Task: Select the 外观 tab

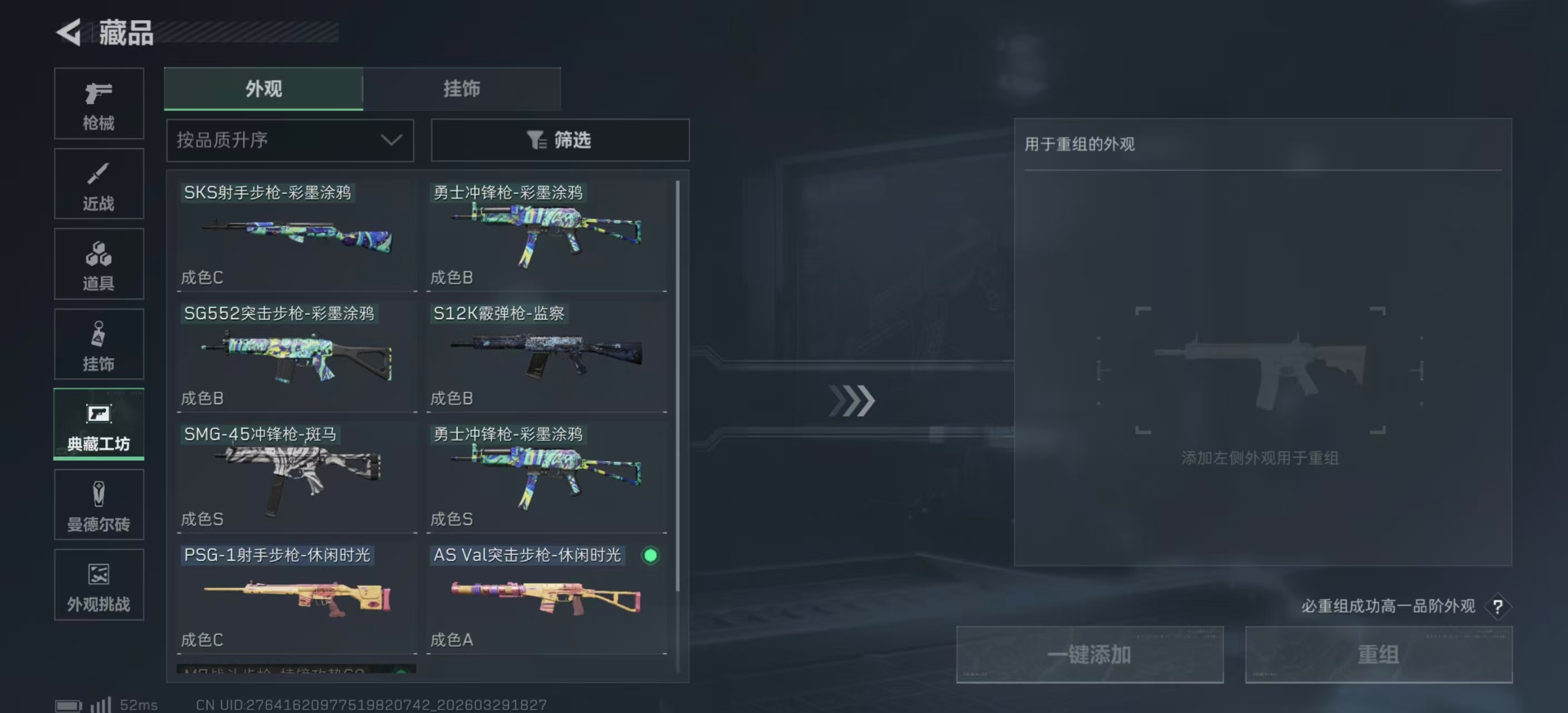Action: pos(263,88)
